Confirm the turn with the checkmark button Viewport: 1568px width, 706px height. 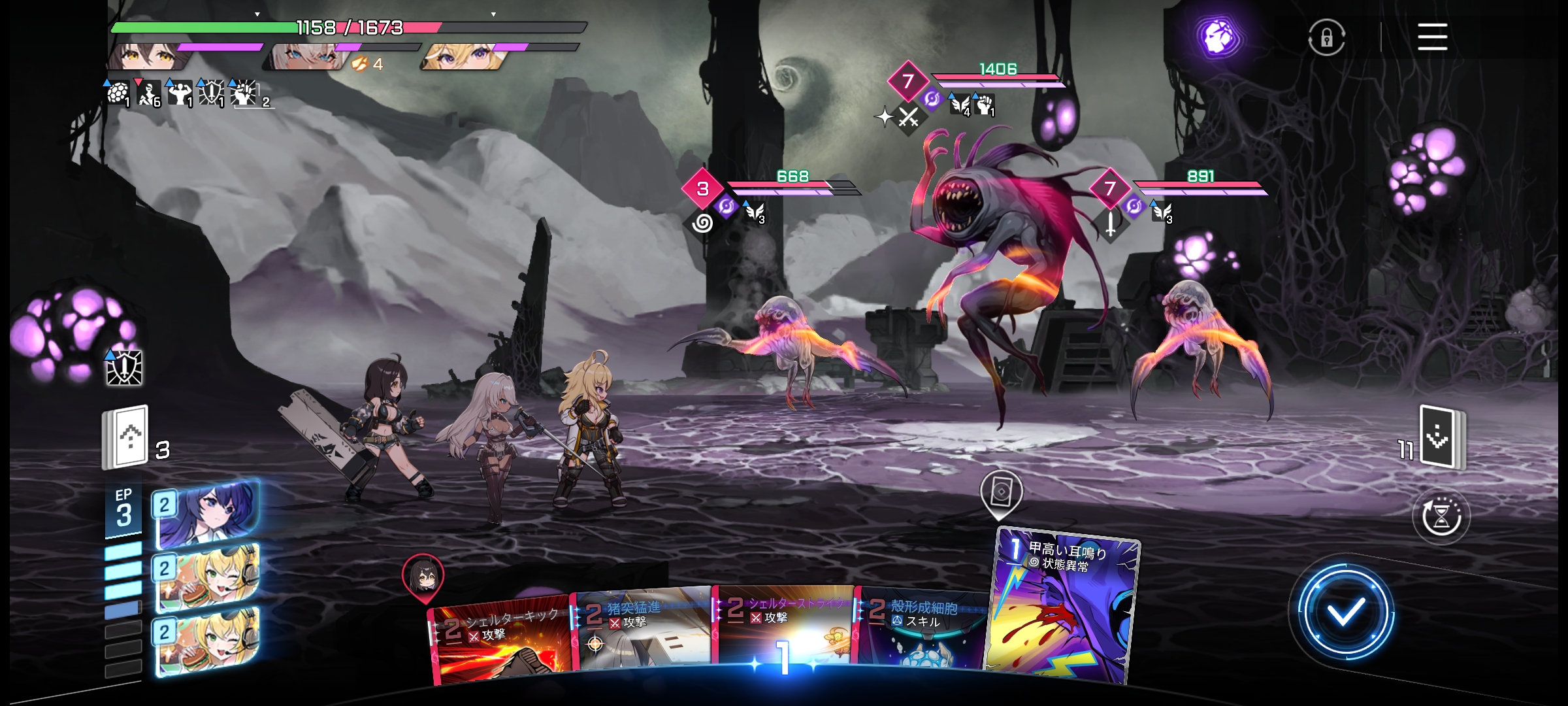pyautogui.click(x=1345, y=612)
